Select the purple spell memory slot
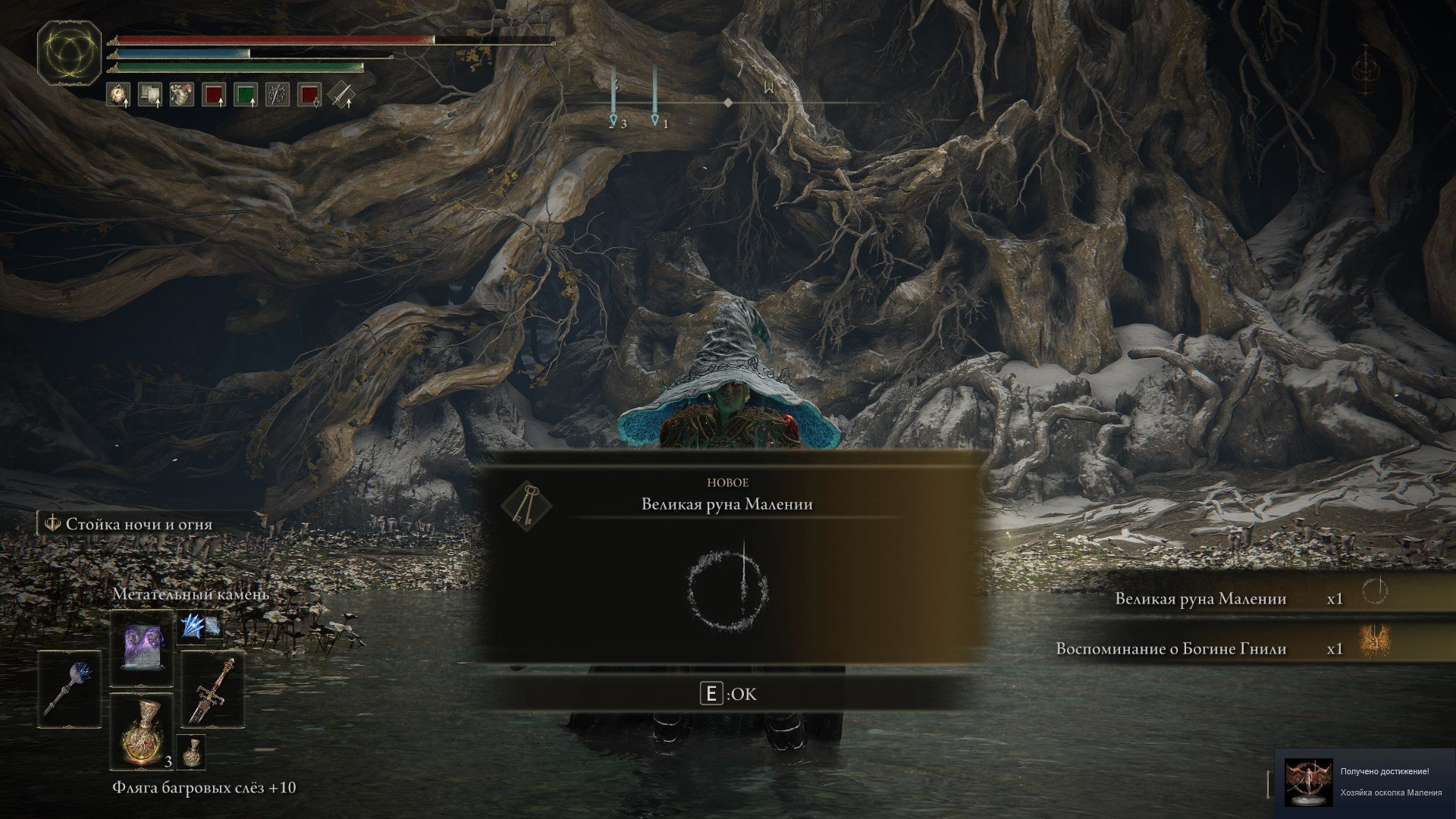The image size is (1456, 819). point(143,648)
